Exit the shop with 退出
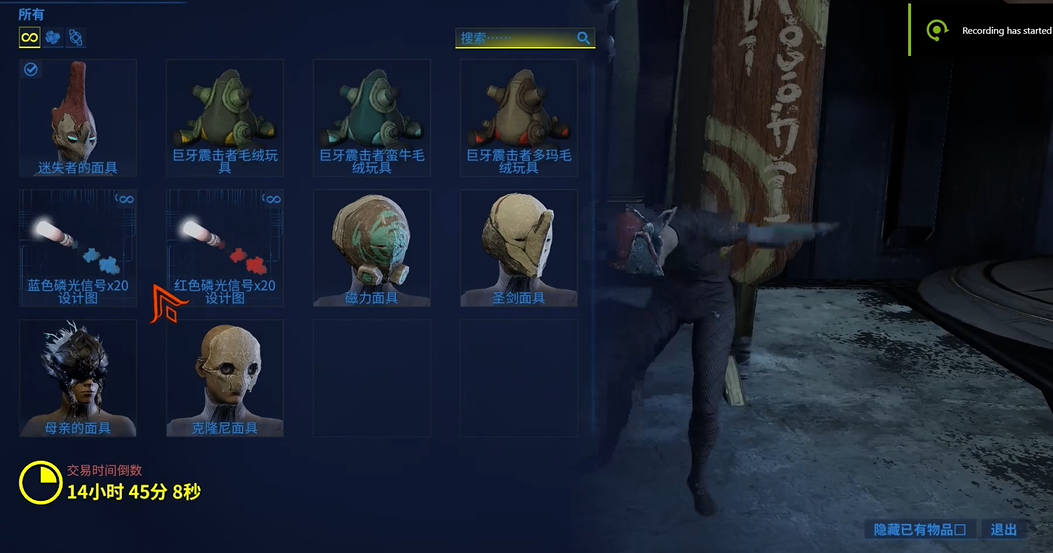This screenshot has height=553, width=1053. (x=1003, y=529)
